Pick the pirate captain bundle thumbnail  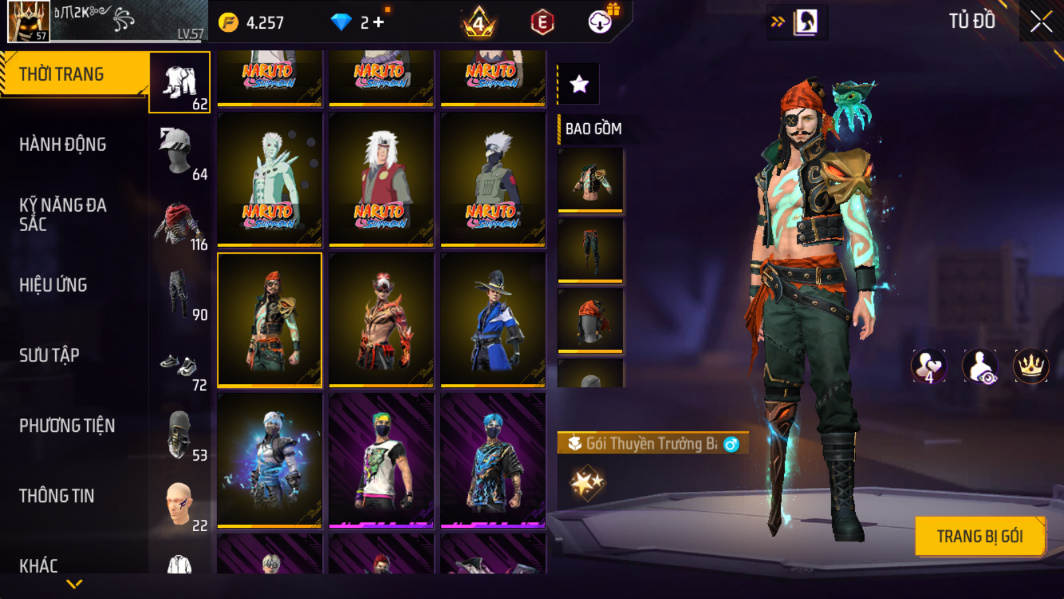click(270, 320)
